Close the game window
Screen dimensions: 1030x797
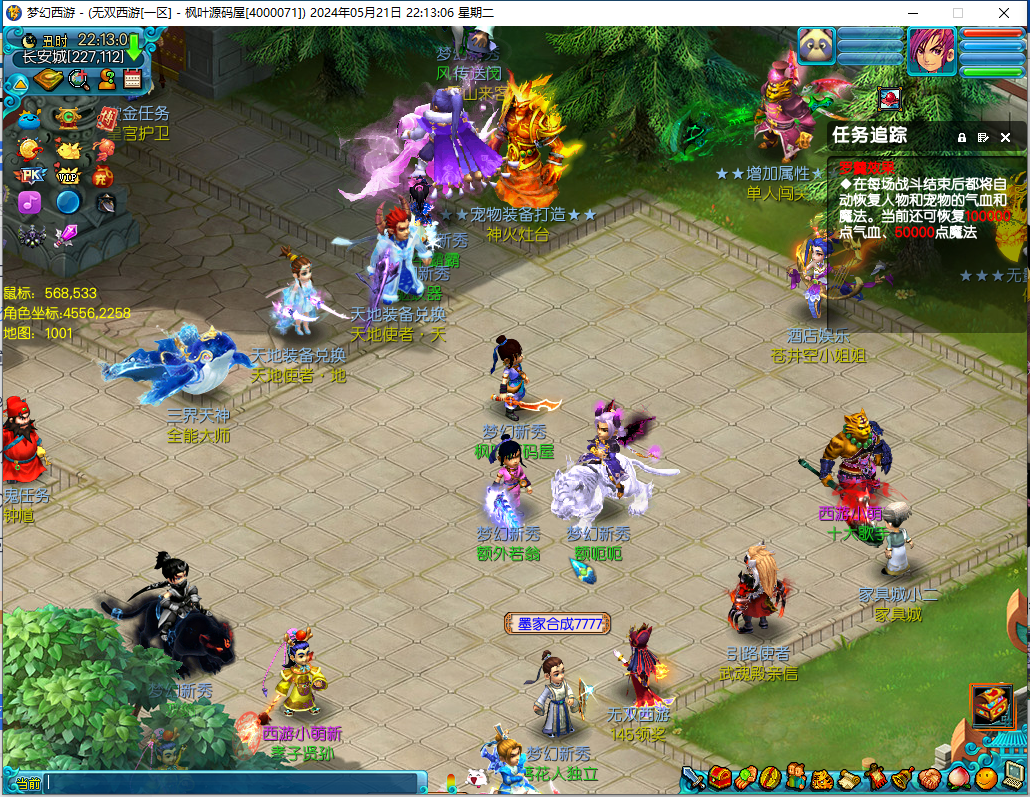coord(1006,13)
